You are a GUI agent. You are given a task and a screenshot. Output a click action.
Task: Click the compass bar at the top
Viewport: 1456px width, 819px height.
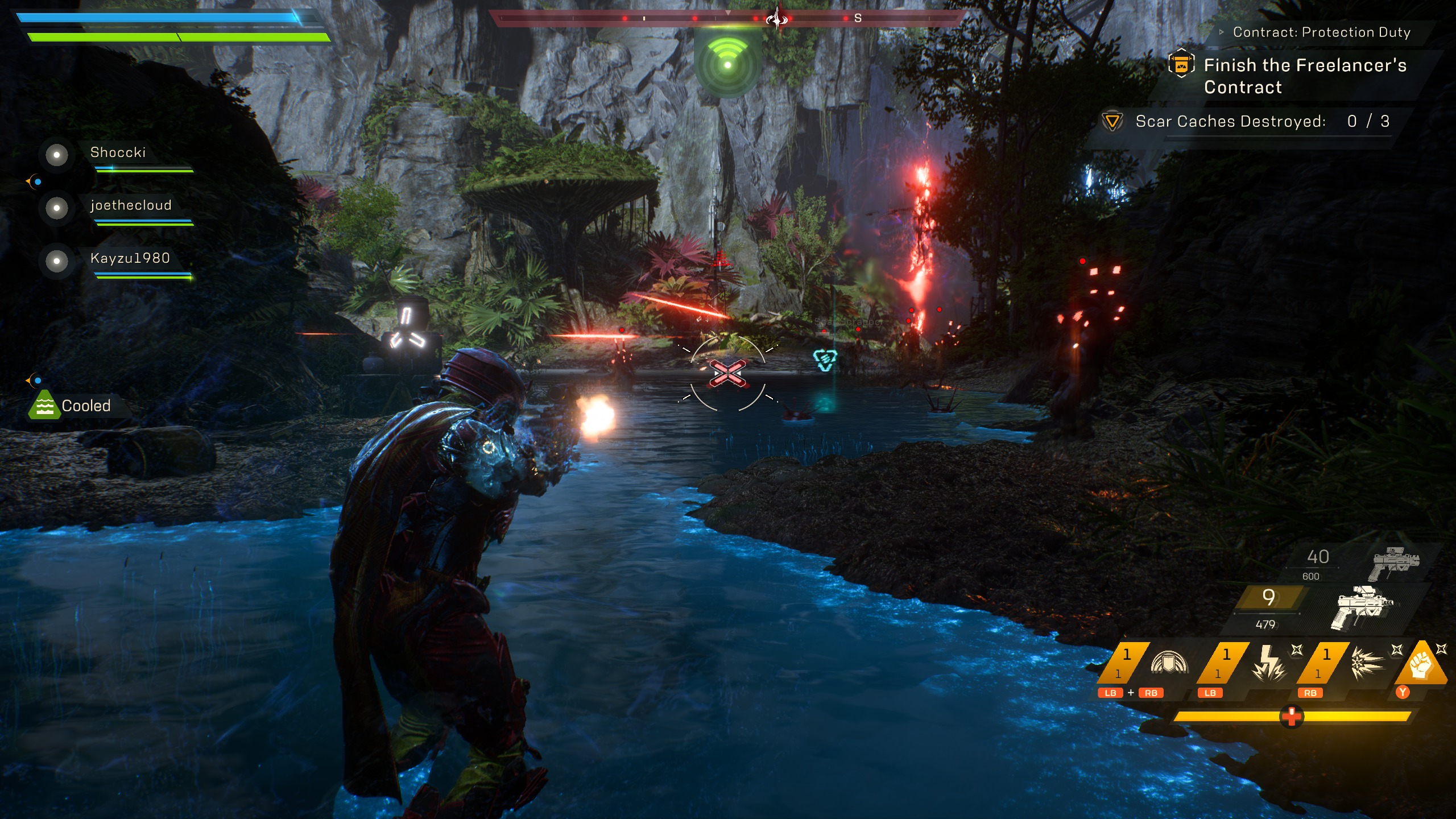coord(728,19)
